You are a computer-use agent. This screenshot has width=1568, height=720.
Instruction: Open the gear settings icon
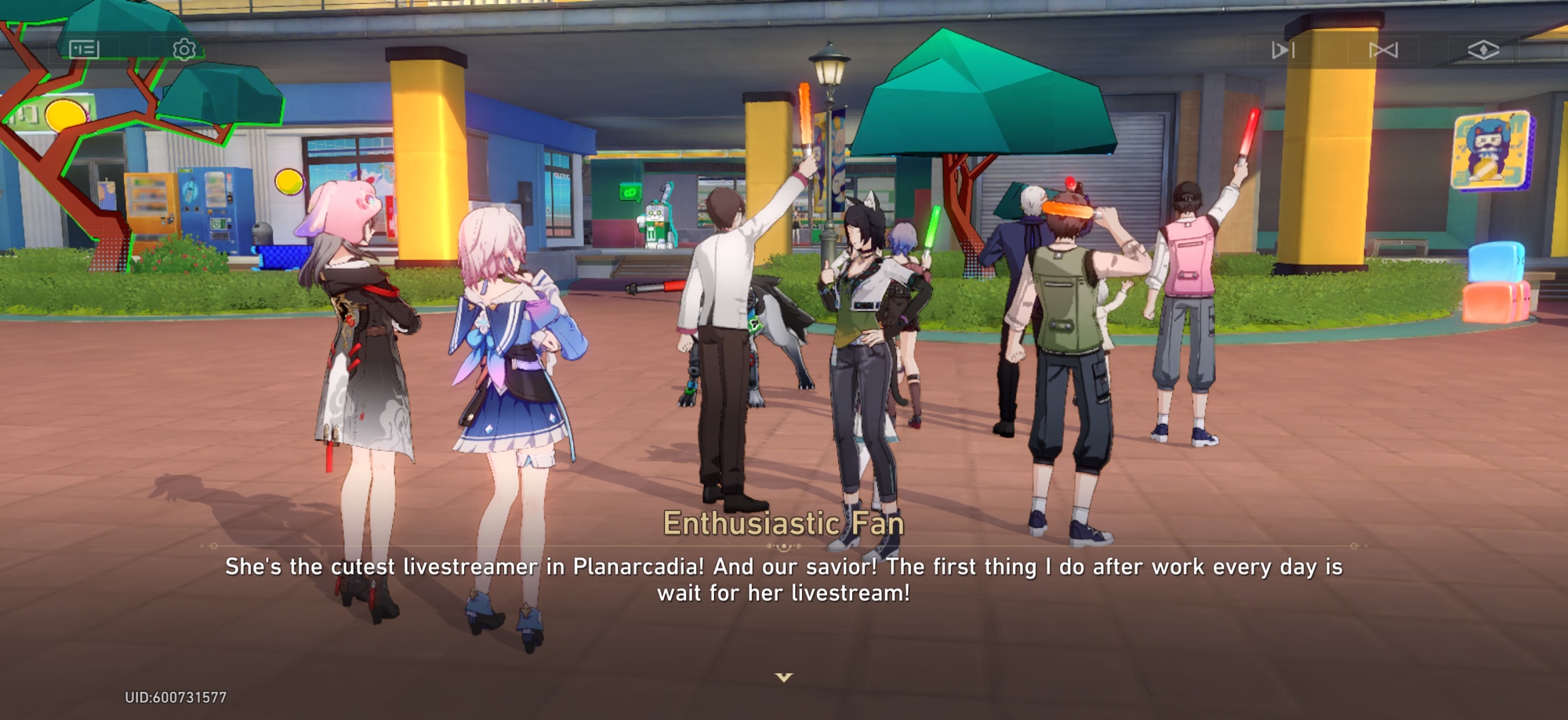click(x=184, y=50)
